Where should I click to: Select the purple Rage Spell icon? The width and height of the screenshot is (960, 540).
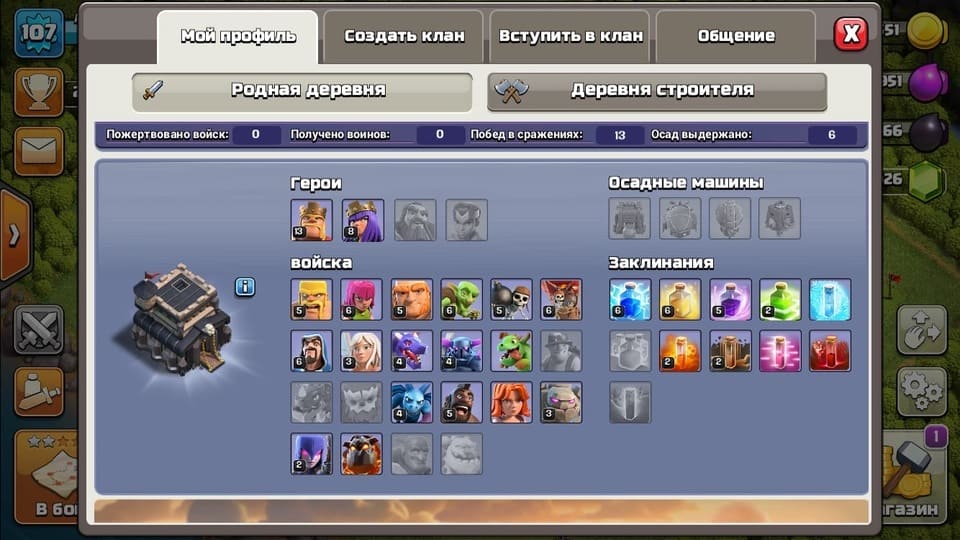point(730,299)
